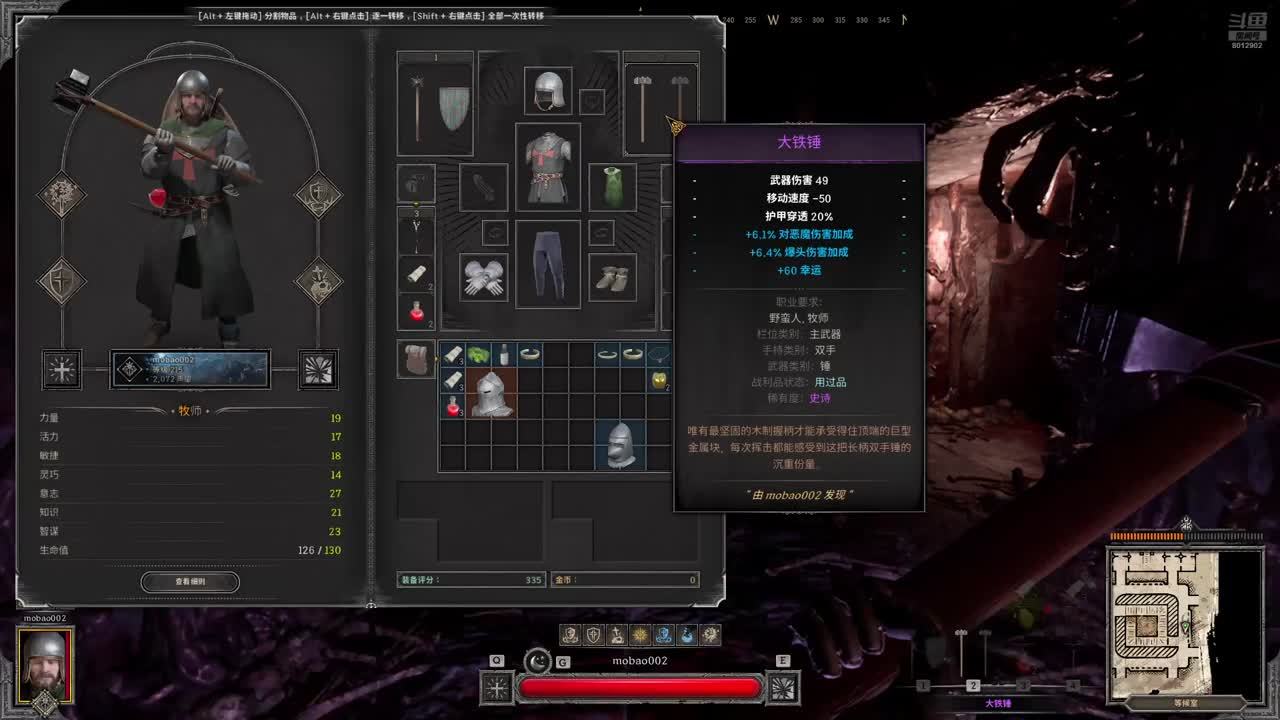Click the shattered burst skill icon
The width and height of the screenshot is (1280, 720).
[319, 369]
